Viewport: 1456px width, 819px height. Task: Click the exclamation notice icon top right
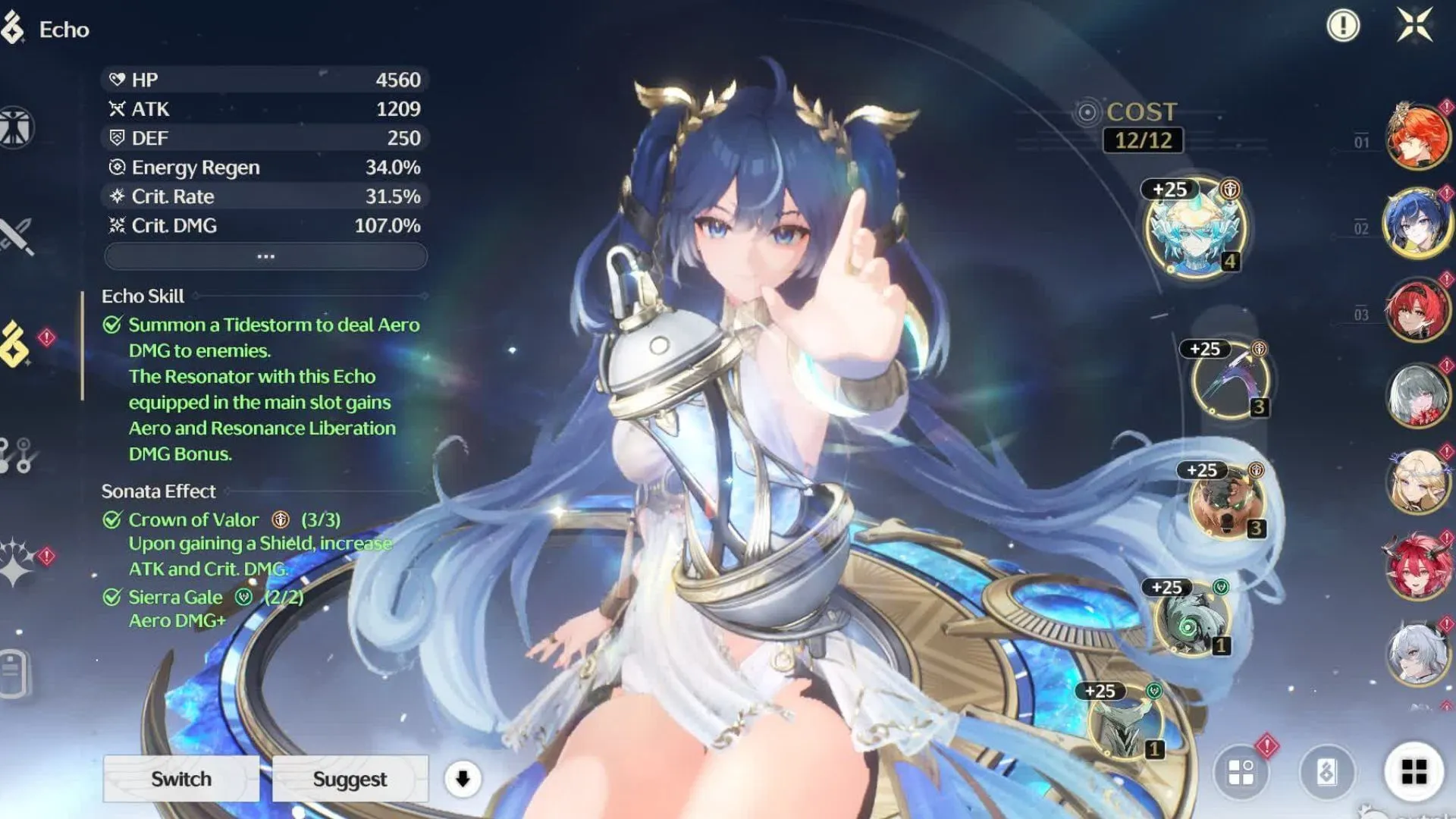[1342, 25]
